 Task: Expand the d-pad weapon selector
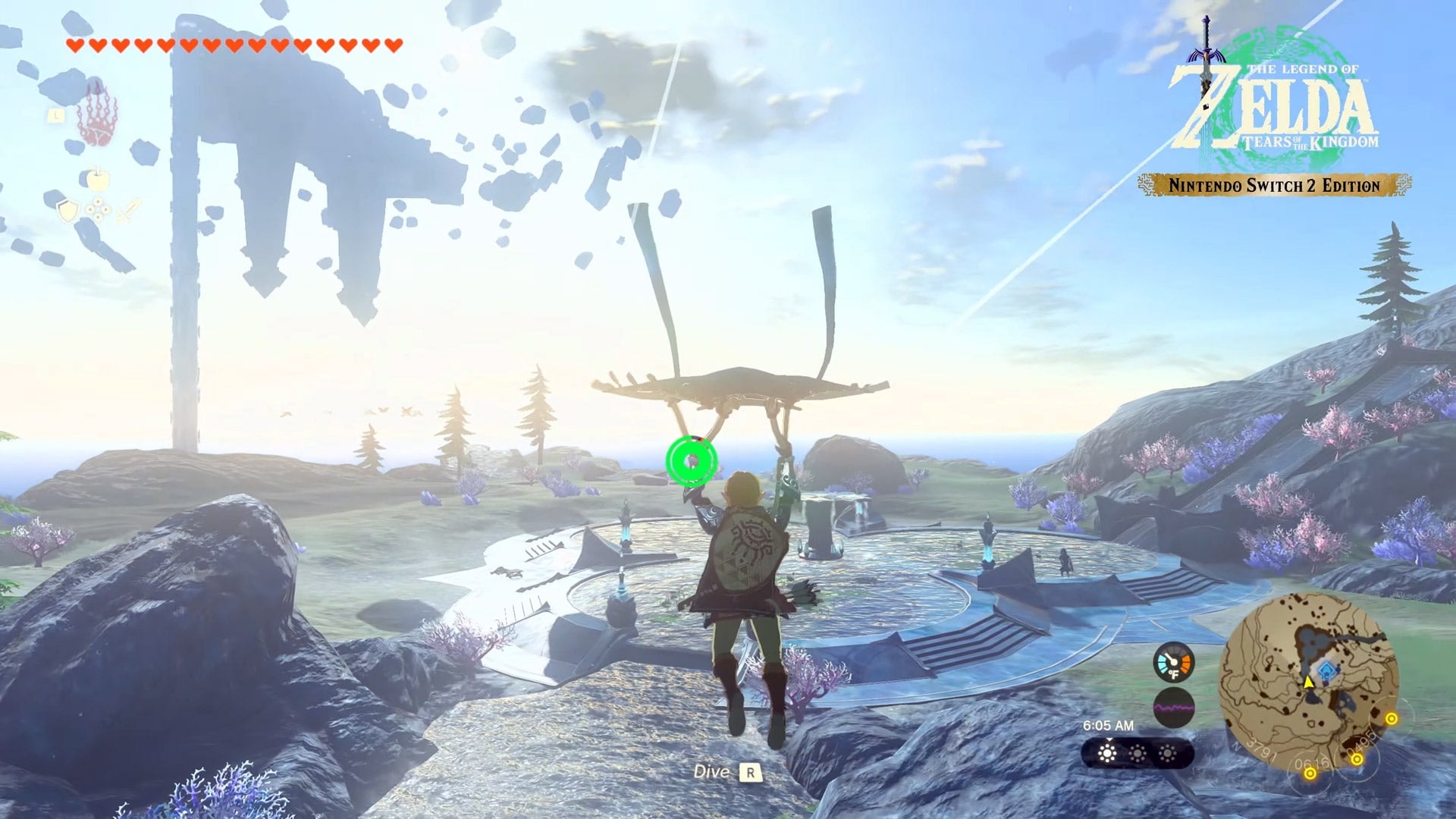click(x=99, y=210)
